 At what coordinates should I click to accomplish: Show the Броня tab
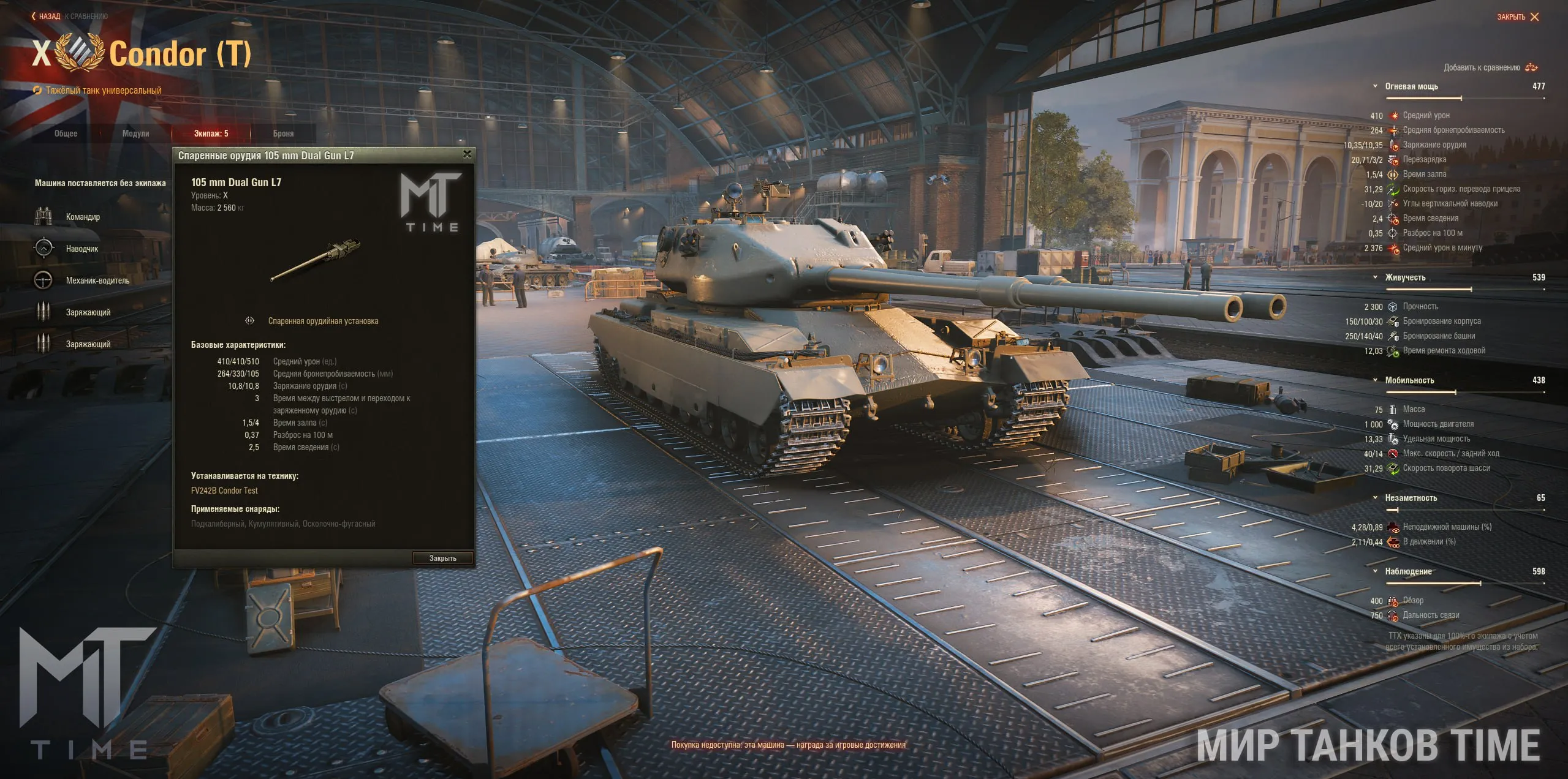click(x=283, y=134)
